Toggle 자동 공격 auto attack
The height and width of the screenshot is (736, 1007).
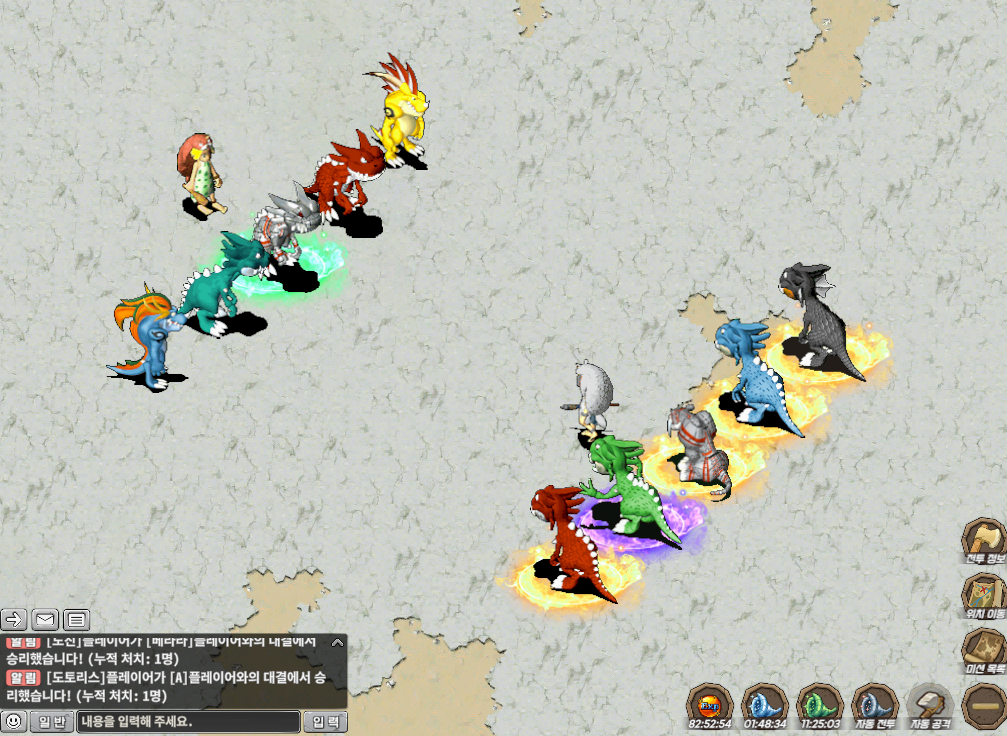point(930,706)
